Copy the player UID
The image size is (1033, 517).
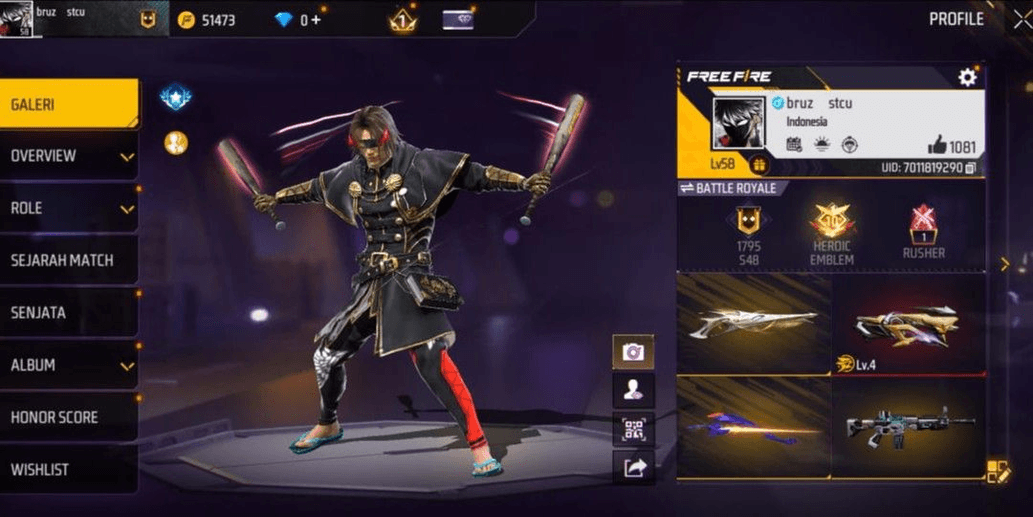(x=970, y=167)
